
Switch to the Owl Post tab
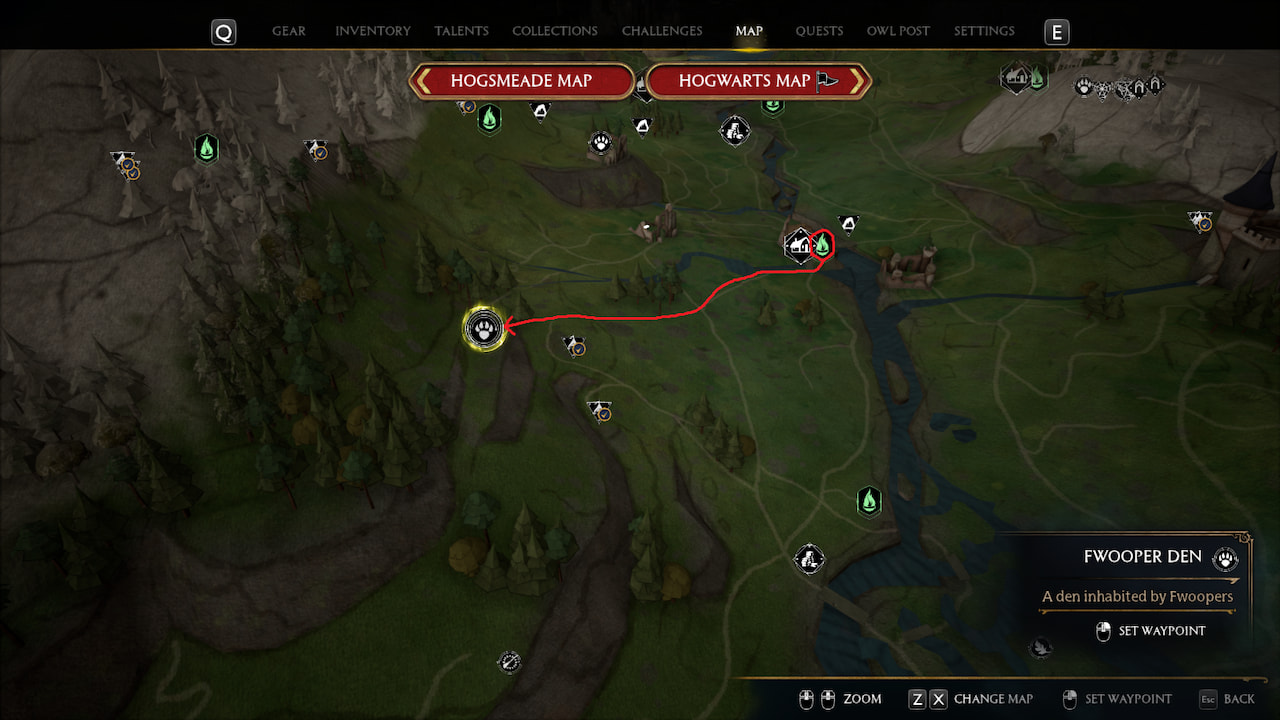(x=898, y=31)
